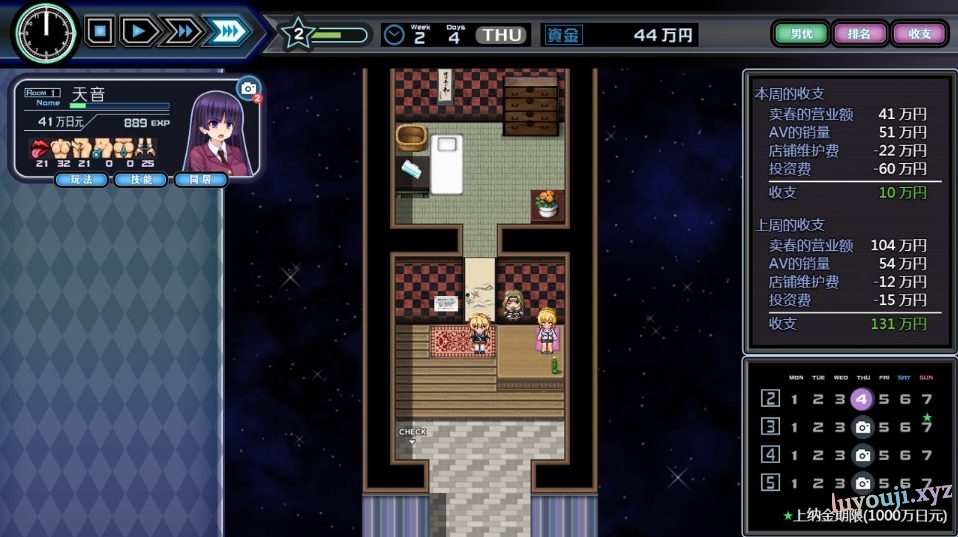Viewport: 958px width, 537px height.
Task: Open the camera icon on 天音's card
Action: click(x=247, y=89)
